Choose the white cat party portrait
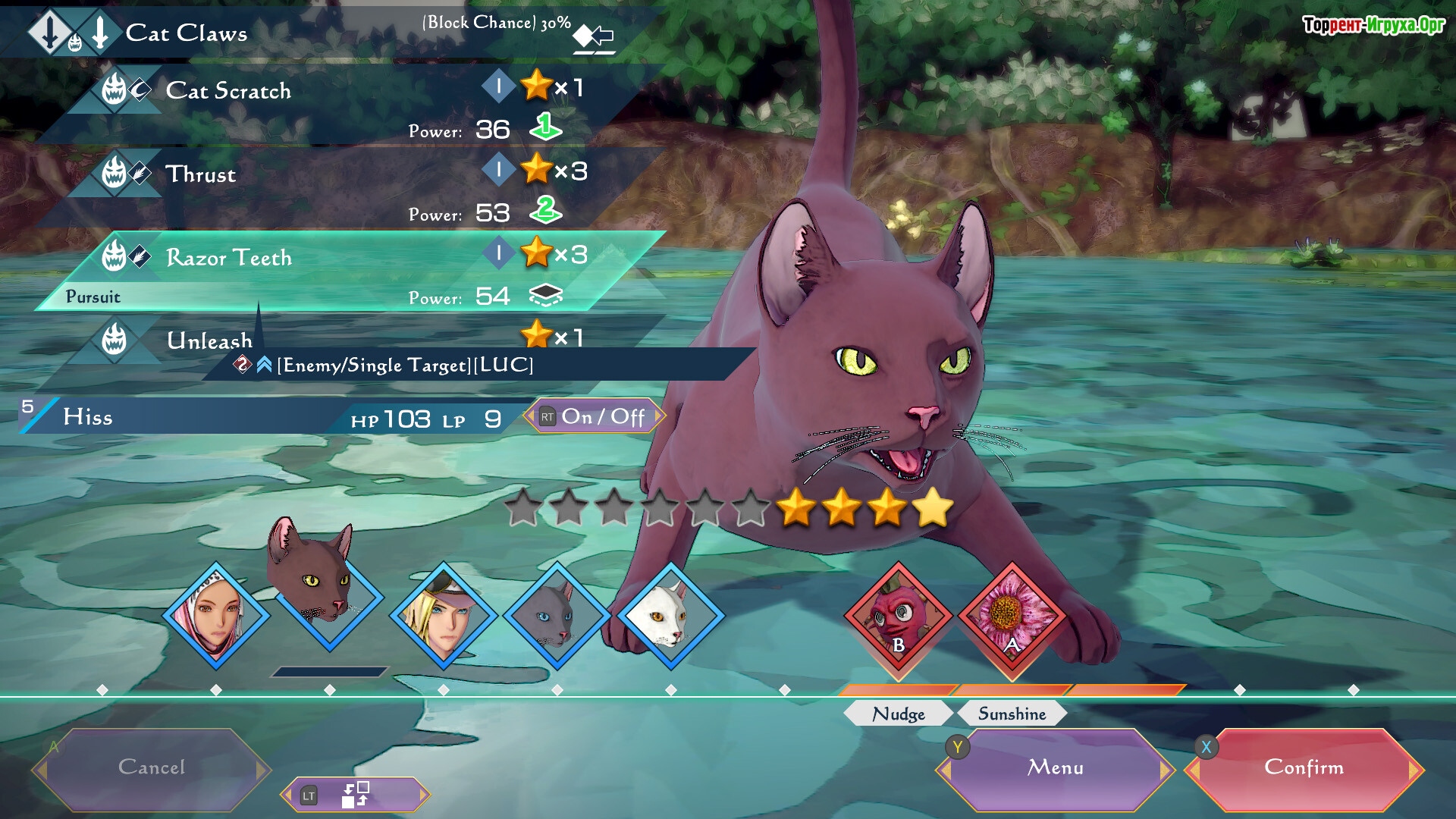Image resolution: width=1456 pixels, height=819 pixels. click(x=671, y=615)
